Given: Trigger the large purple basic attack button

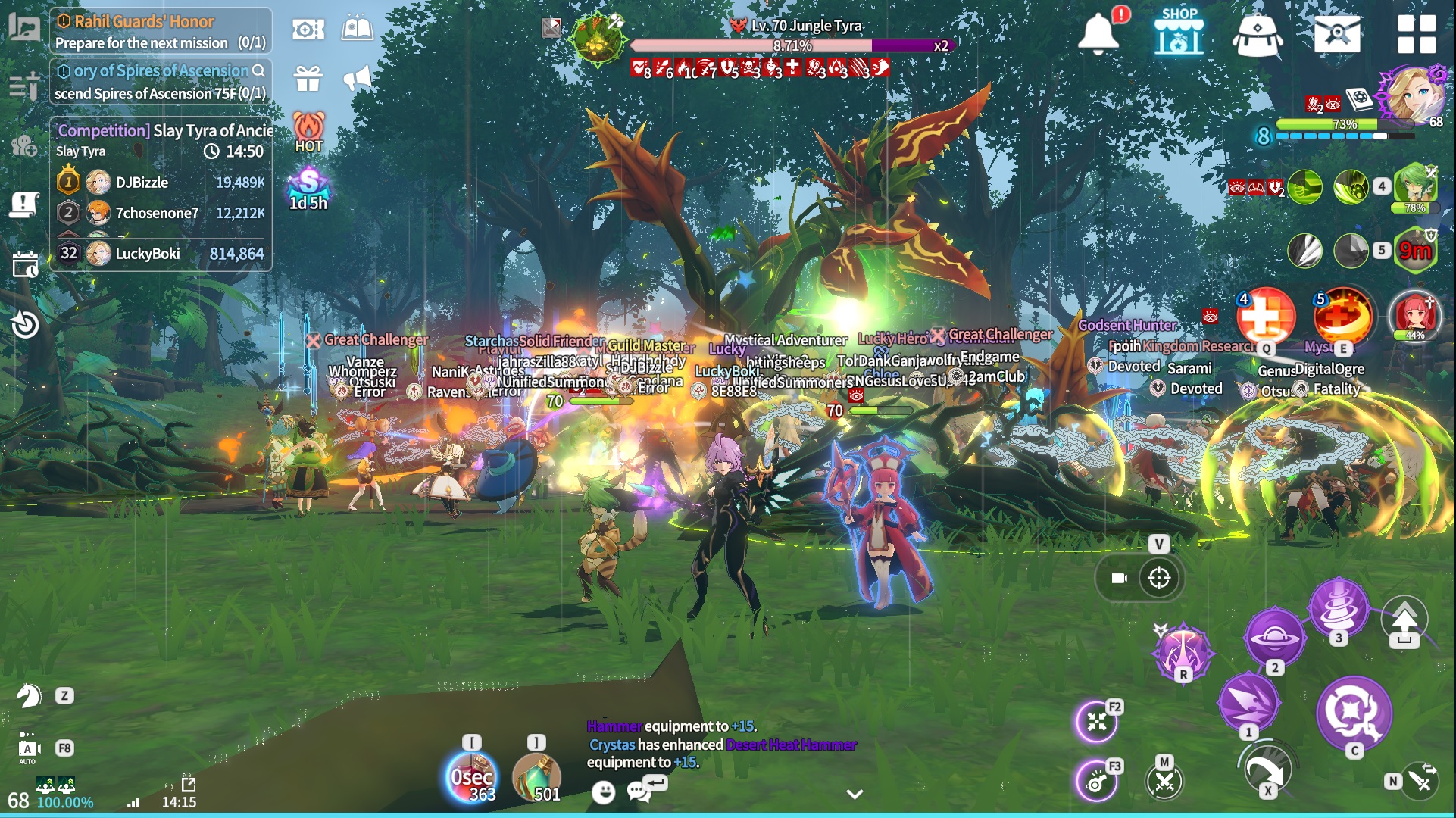Looking at the screenshot, I should coord(1354,713).
